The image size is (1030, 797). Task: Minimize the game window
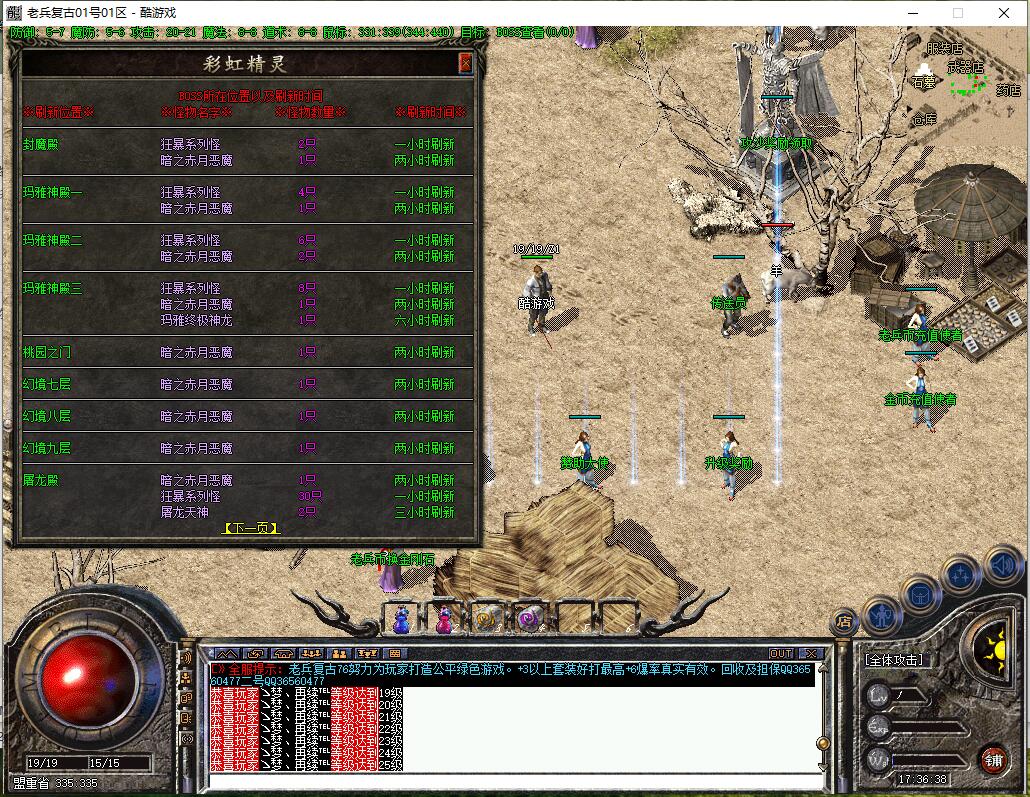click(x=911, y=13)
